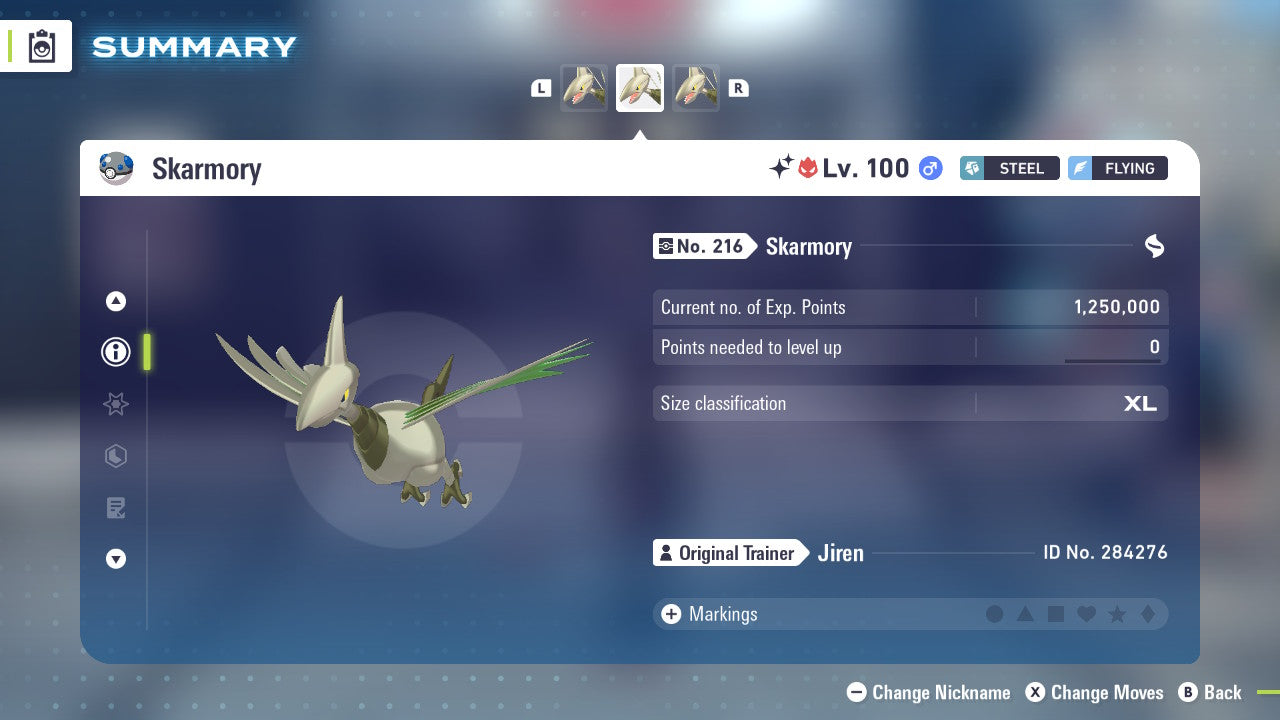
Task: Click Change Nickname at the bottom
Action: coord(928,692)
